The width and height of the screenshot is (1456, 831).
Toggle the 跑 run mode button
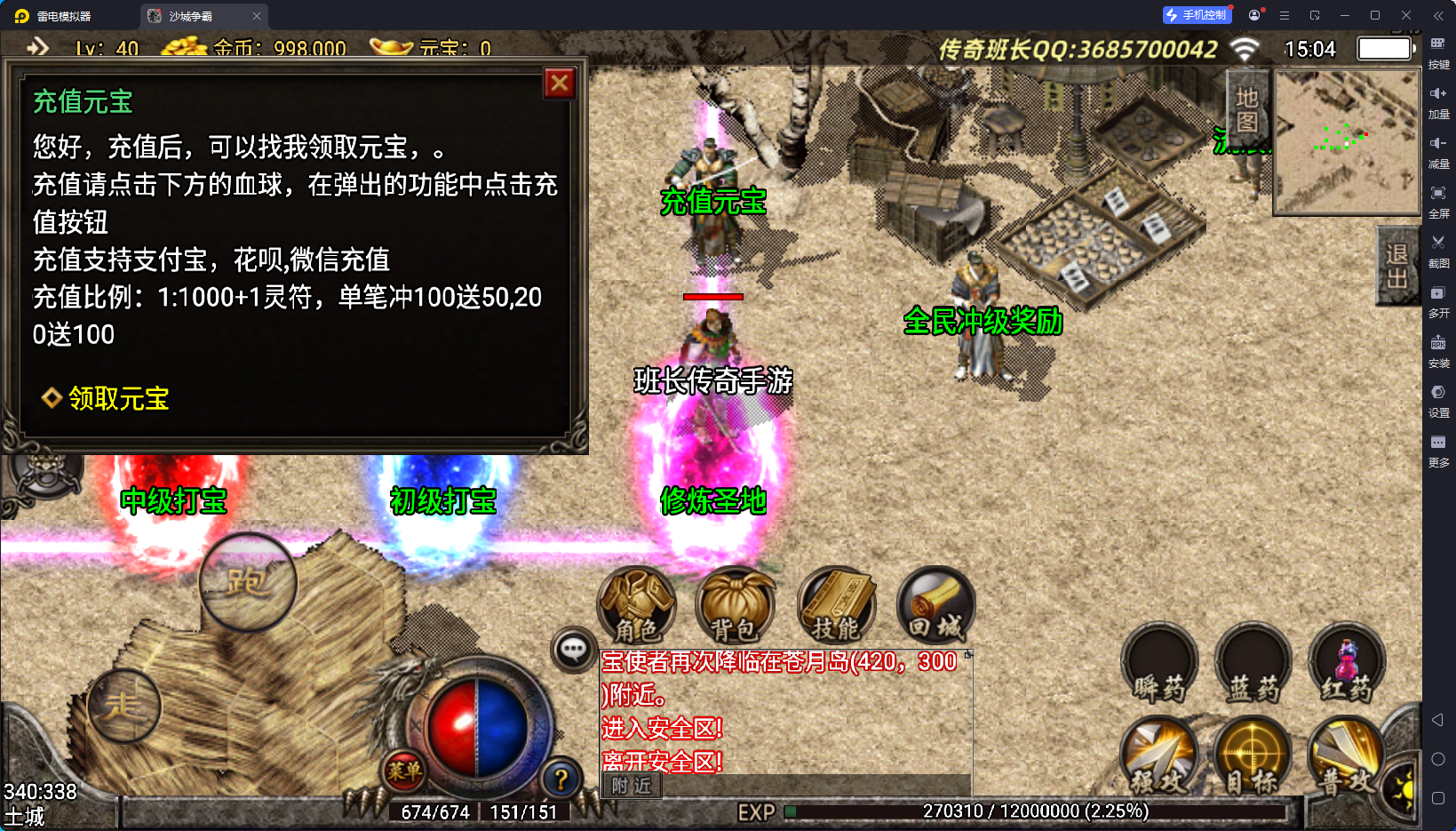point(248,582)
